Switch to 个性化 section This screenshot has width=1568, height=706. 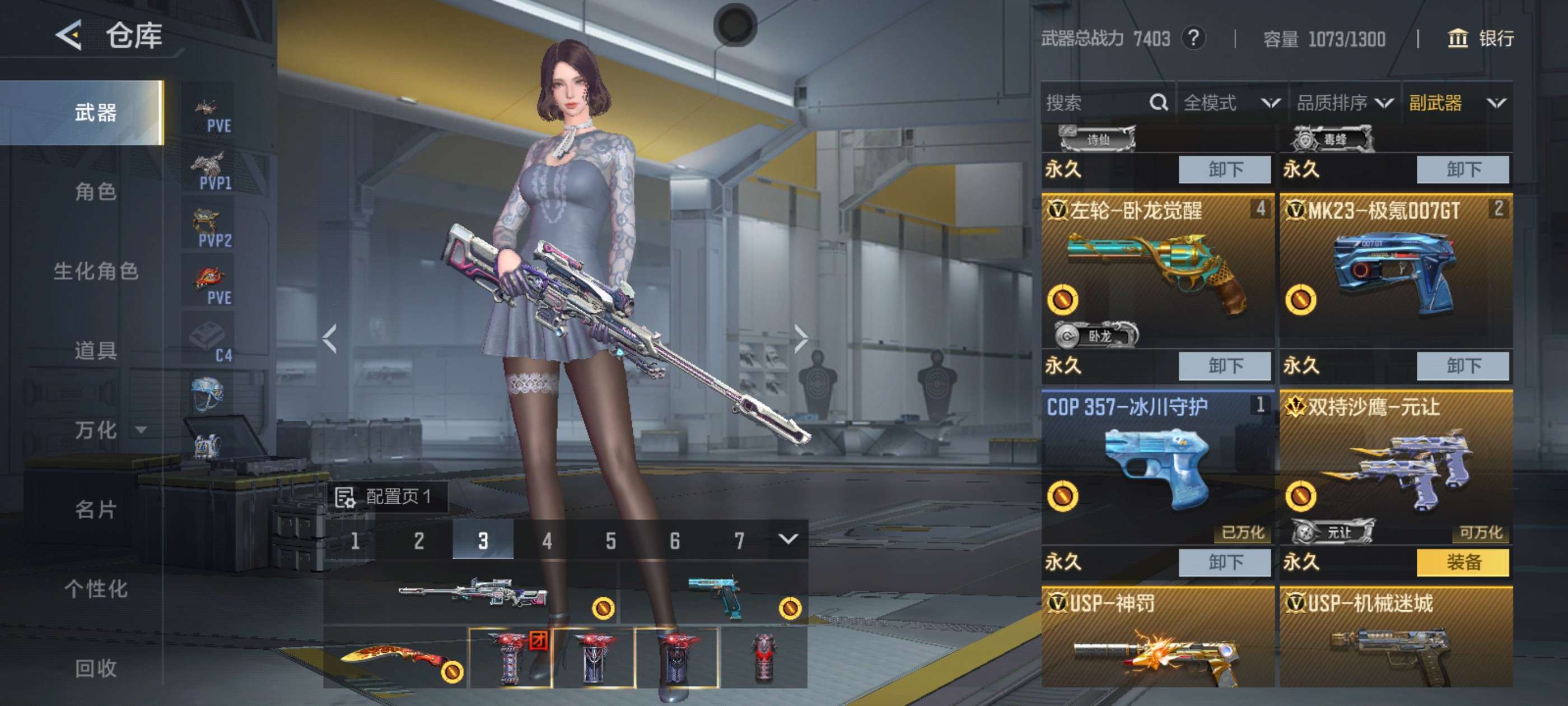click(96, 588)
